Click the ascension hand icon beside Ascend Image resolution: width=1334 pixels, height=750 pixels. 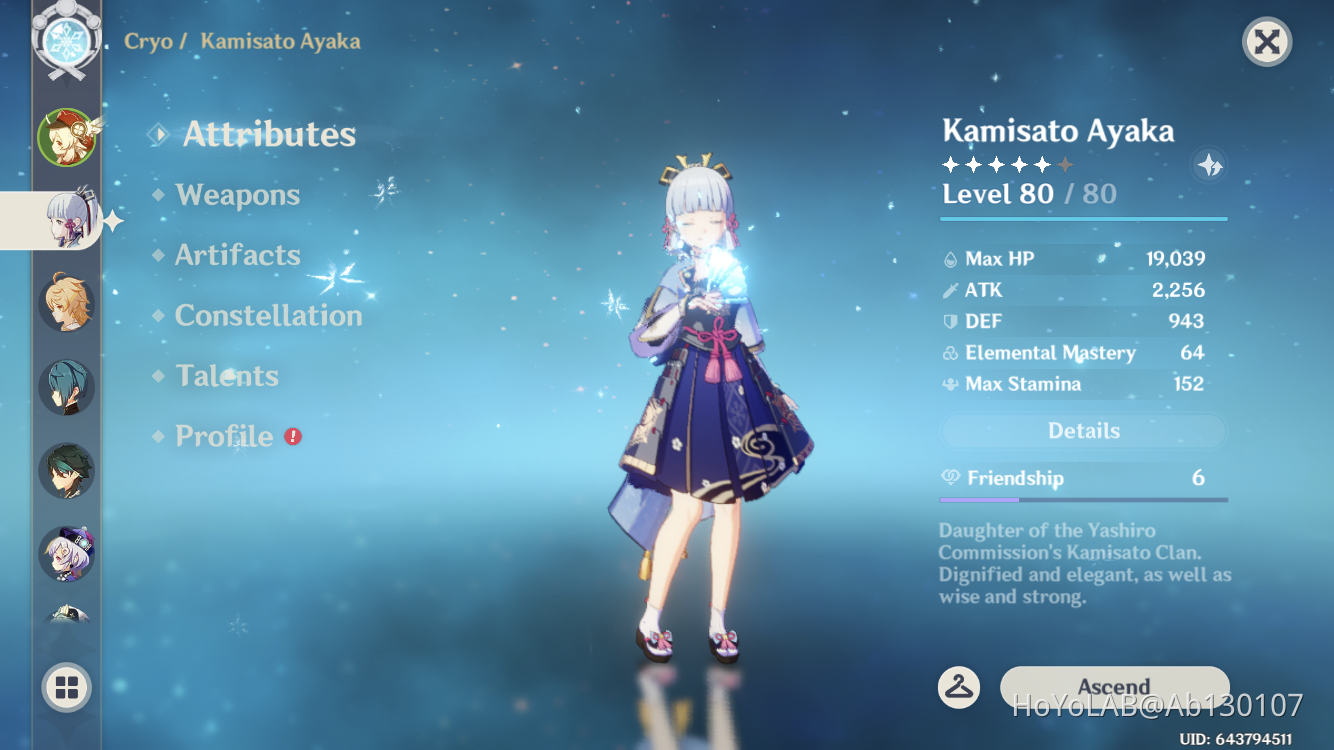pyautogui.click(x=958, y=687)
